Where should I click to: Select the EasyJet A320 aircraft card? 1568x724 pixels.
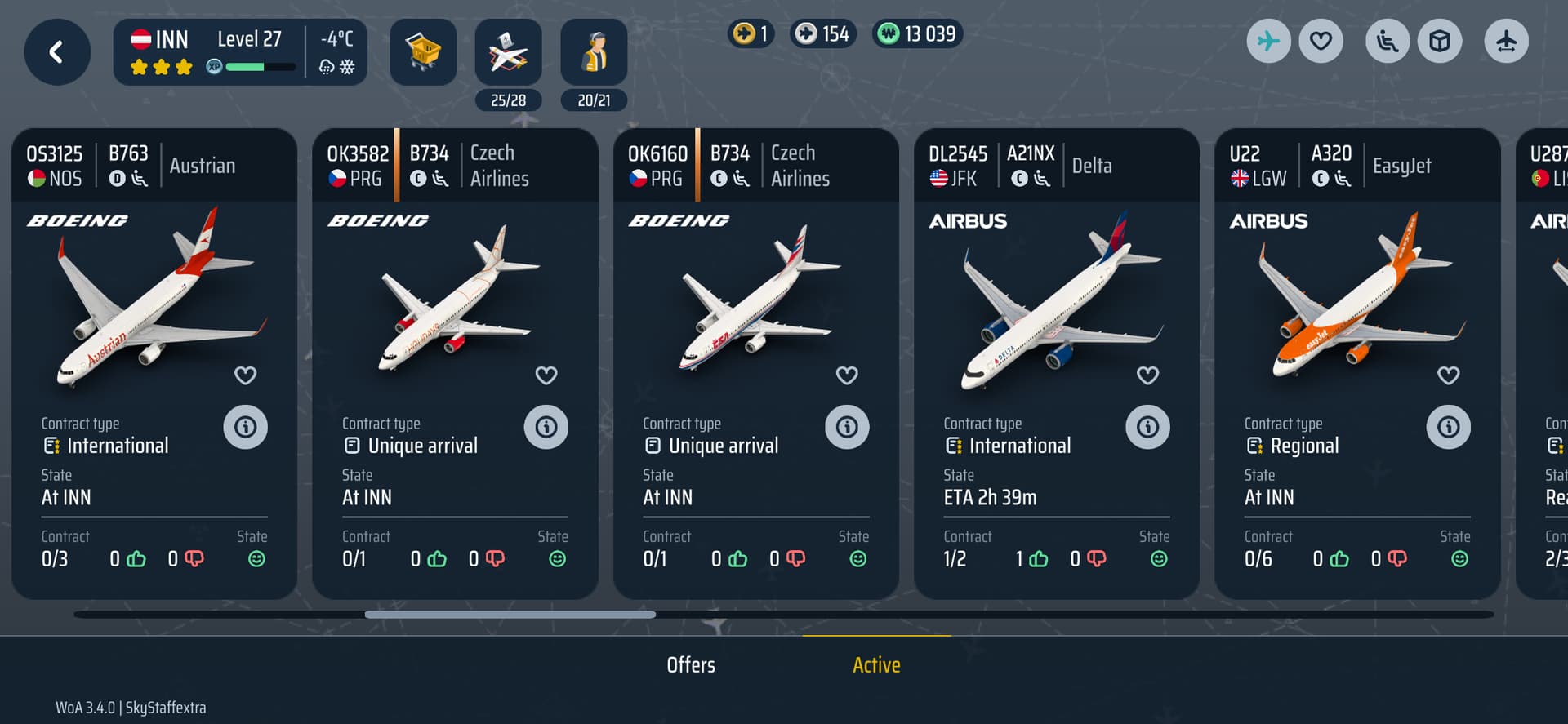(1356, 302)
